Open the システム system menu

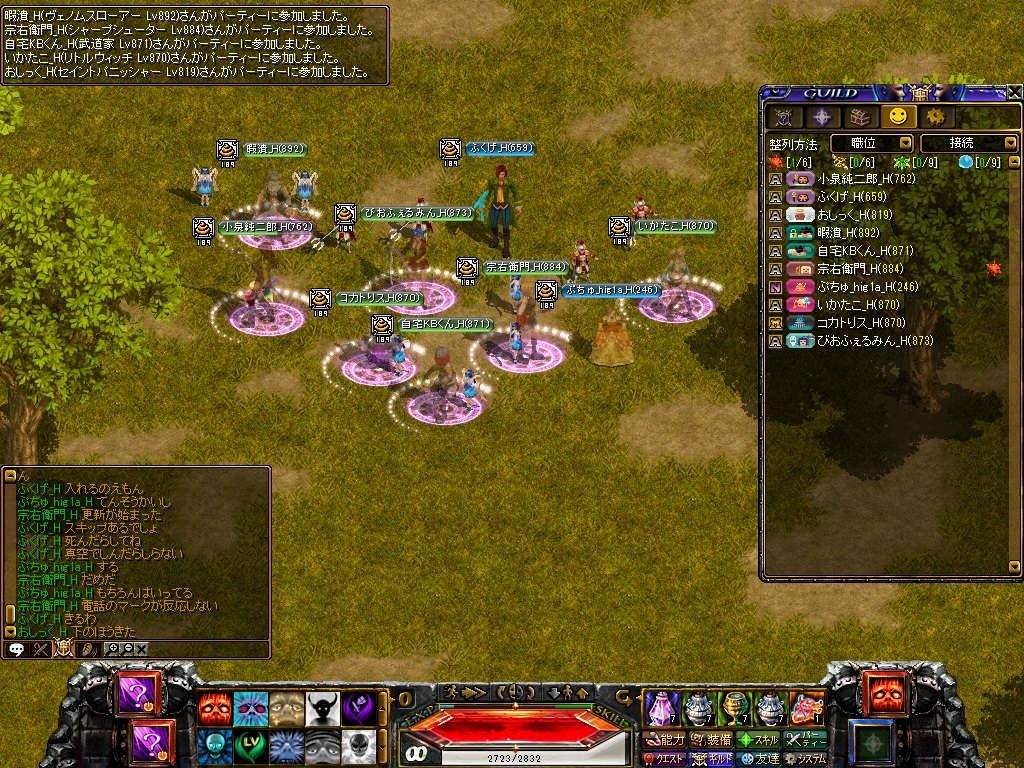click(x=805, y=759)
